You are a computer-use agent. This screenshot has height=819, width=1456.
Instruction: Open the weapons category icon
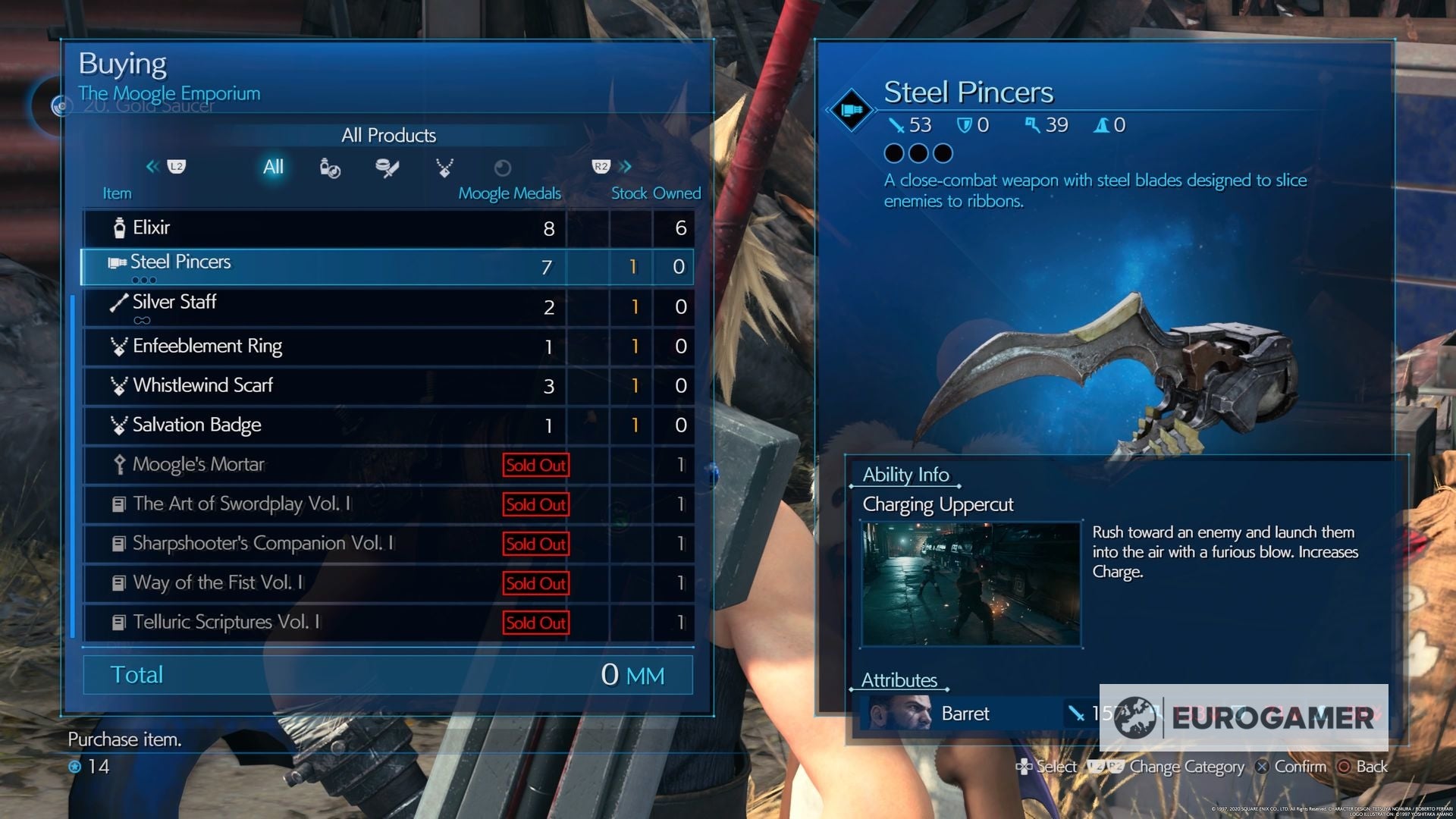pyautogui.click(x=387, y=168)
